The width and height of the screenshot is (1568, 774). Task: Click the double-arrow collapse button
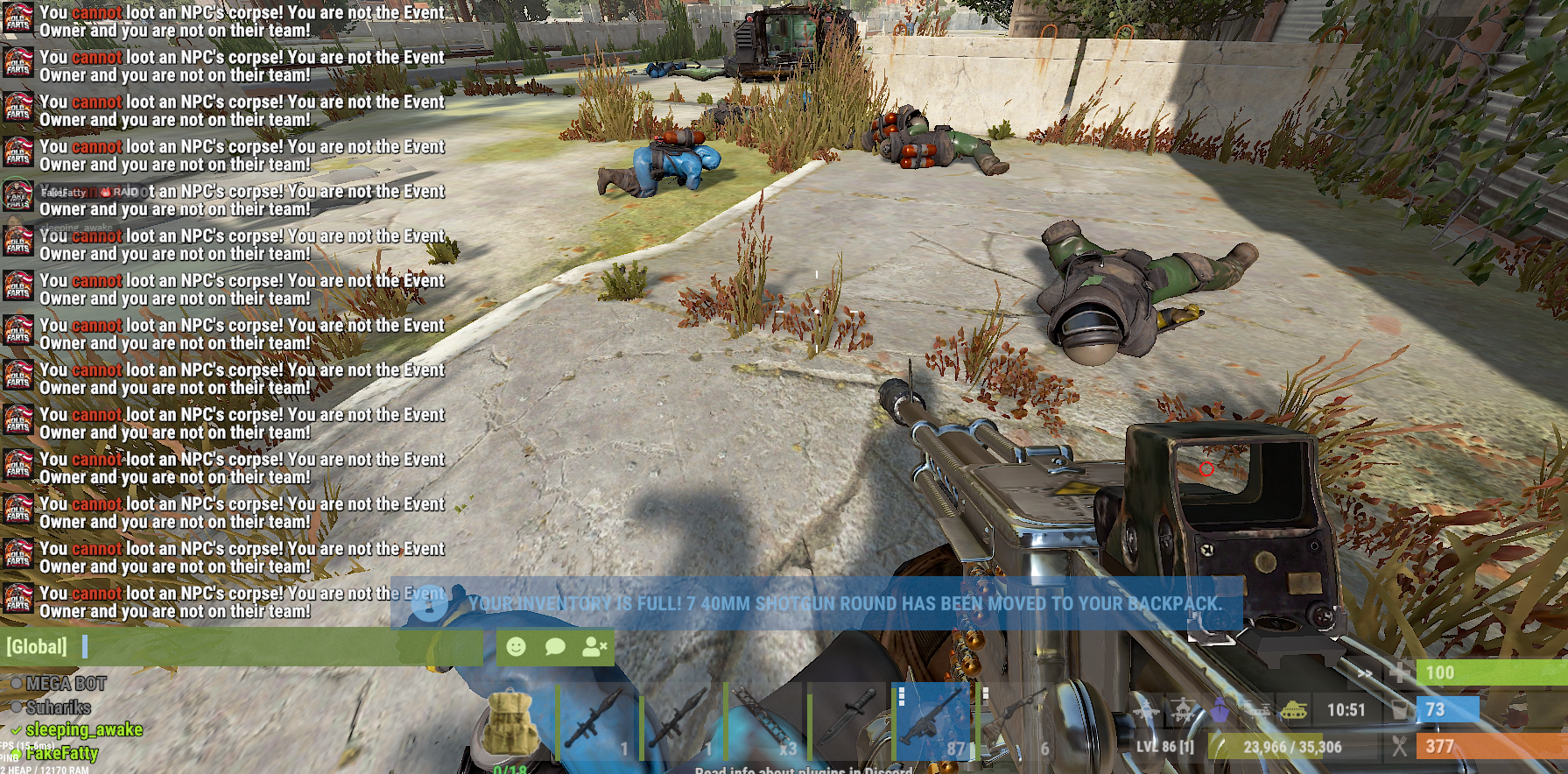[x=1364, y=673]
